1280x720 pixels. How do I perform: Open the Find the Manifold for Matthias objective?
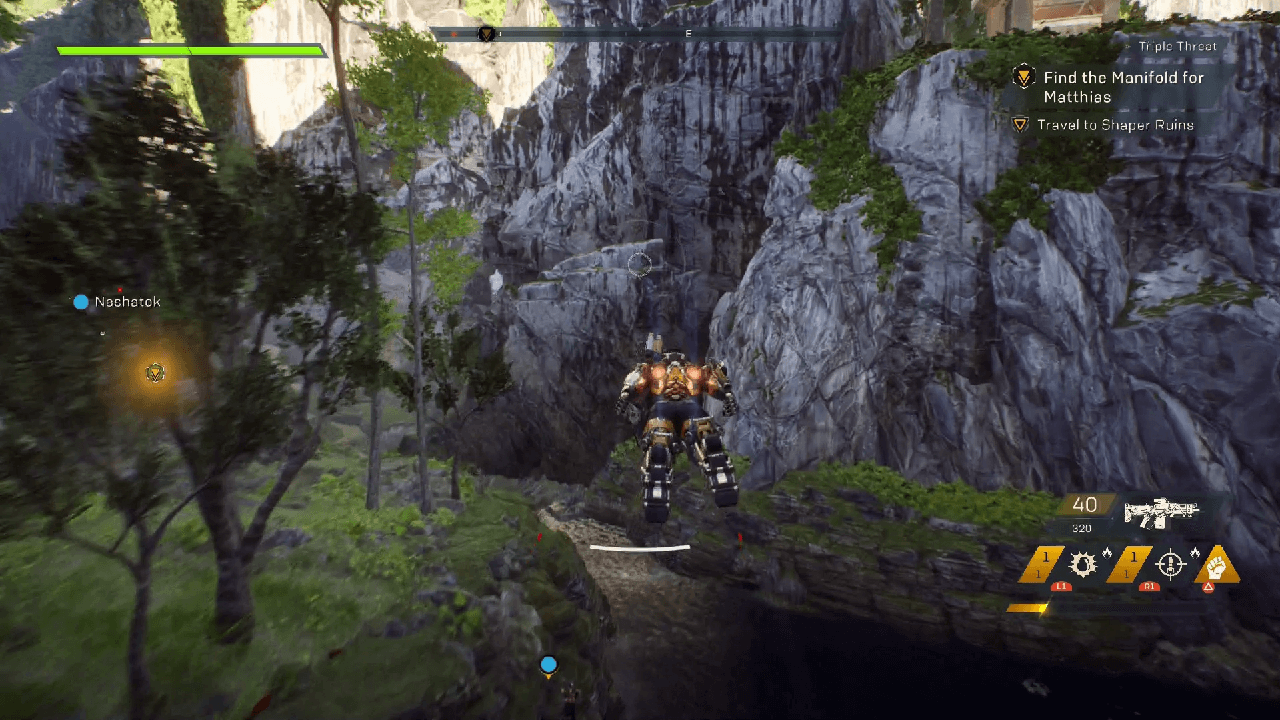pyautogui.click(x=1123, y=86)
